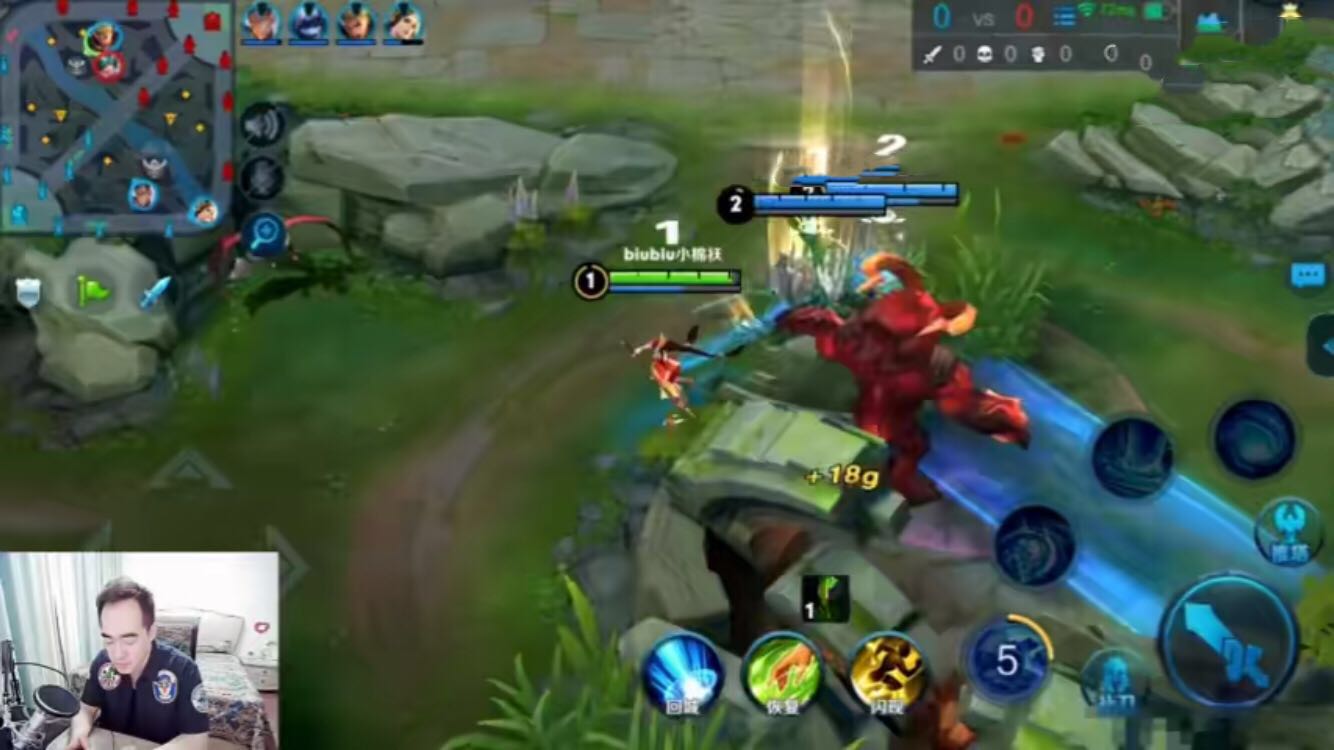This screenshot has width=1334, height=750.
Task: Open the blue chat bubble messages
Action: 1307,276
